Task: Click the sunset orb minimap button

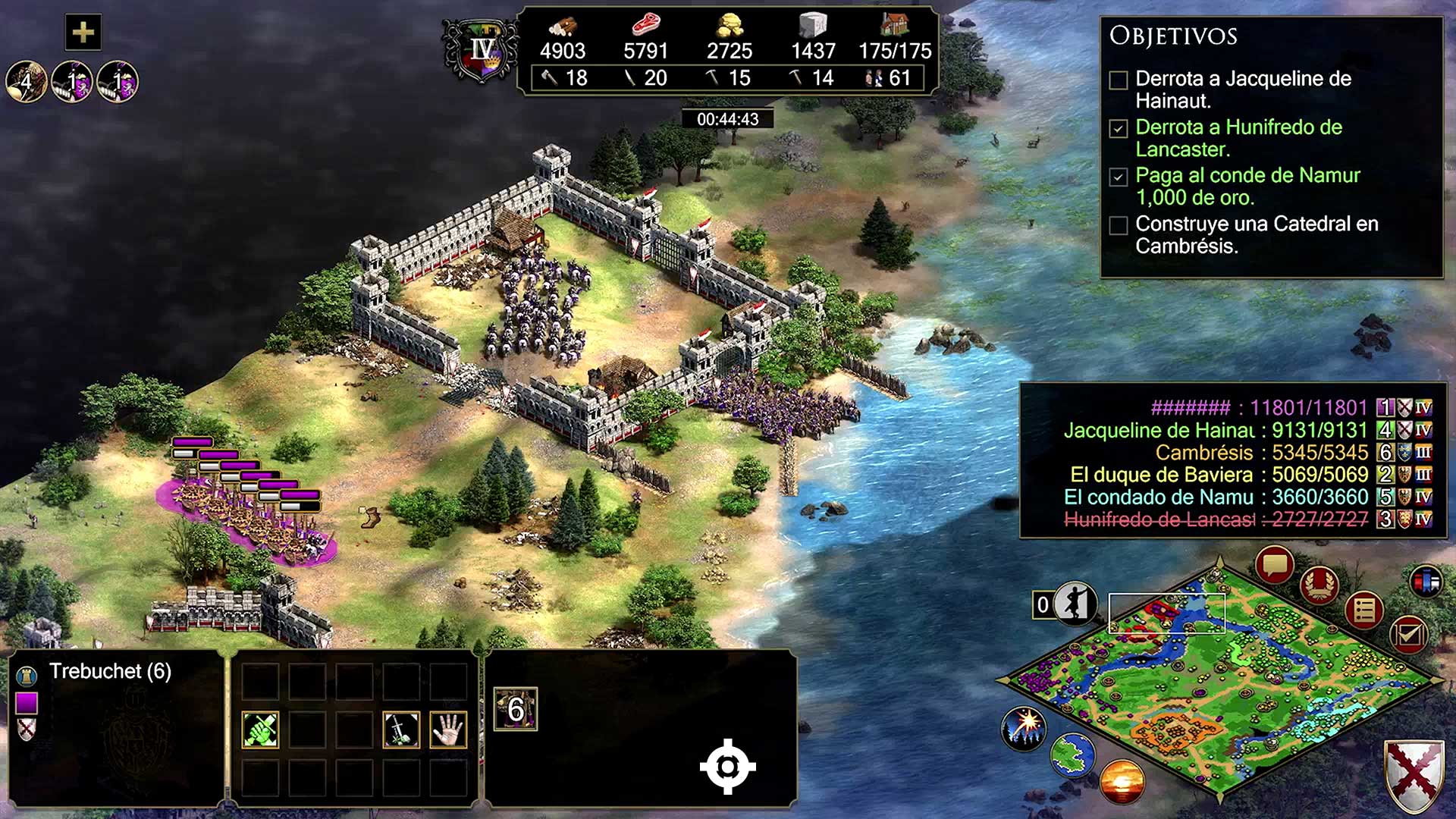Action: point(1122,781)
